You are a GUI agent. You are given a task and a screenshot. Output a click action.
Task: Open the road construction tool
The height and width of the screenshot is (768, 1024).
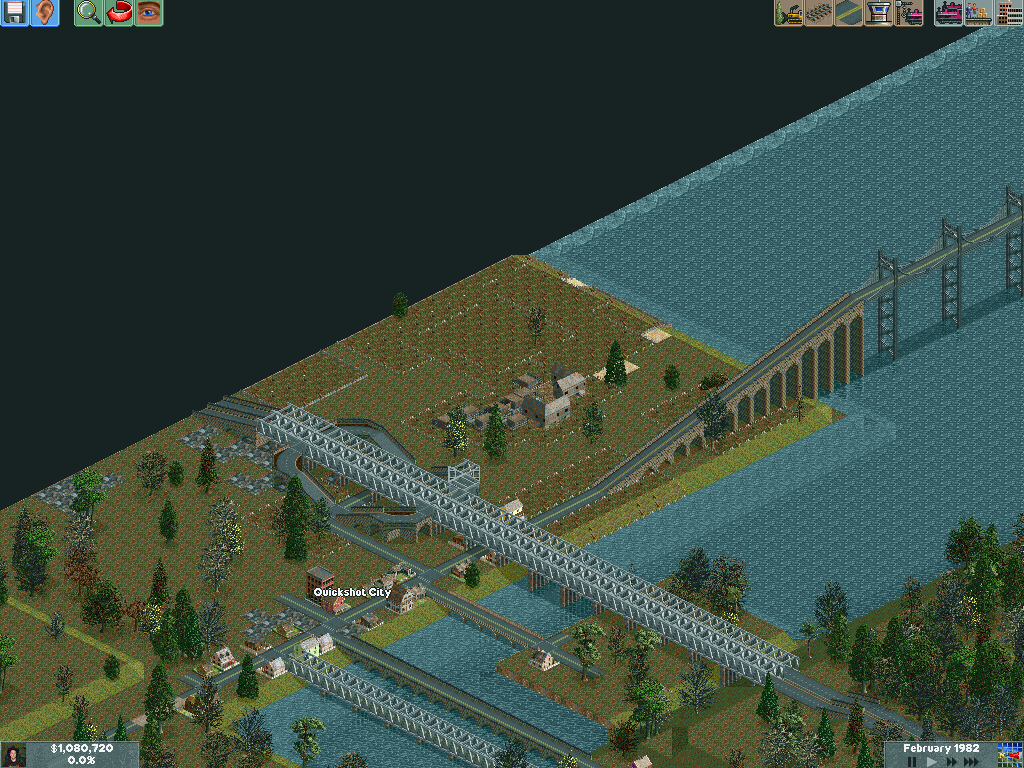point(849,13)
